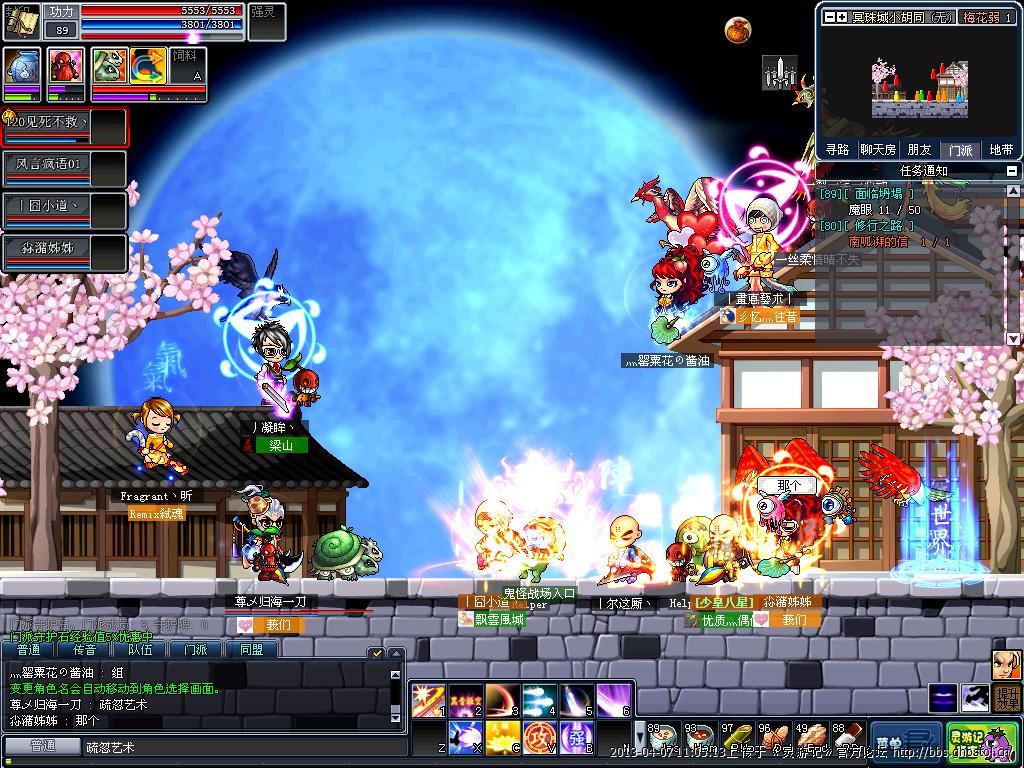The image size is (1024, 768).
Task: Open the 队伍 chat tab
Action: pos(140,650)
